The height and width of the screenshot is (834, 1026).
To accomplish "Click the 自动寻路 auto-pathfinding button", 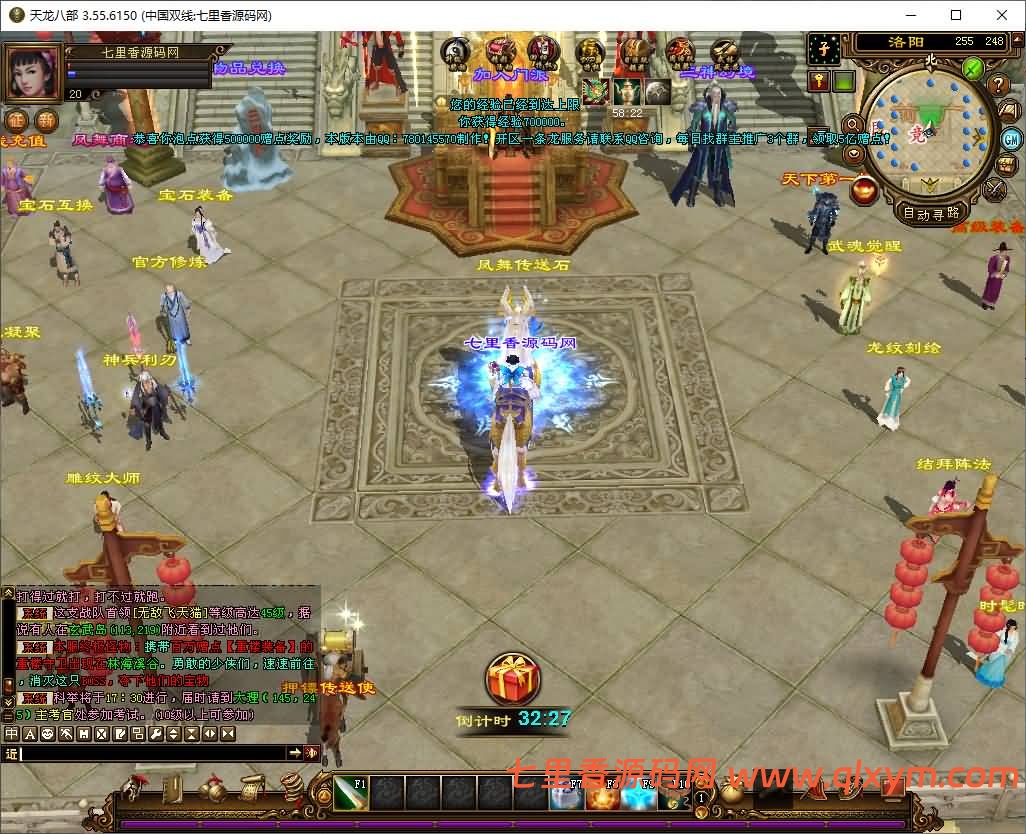I will pos(931,212).
